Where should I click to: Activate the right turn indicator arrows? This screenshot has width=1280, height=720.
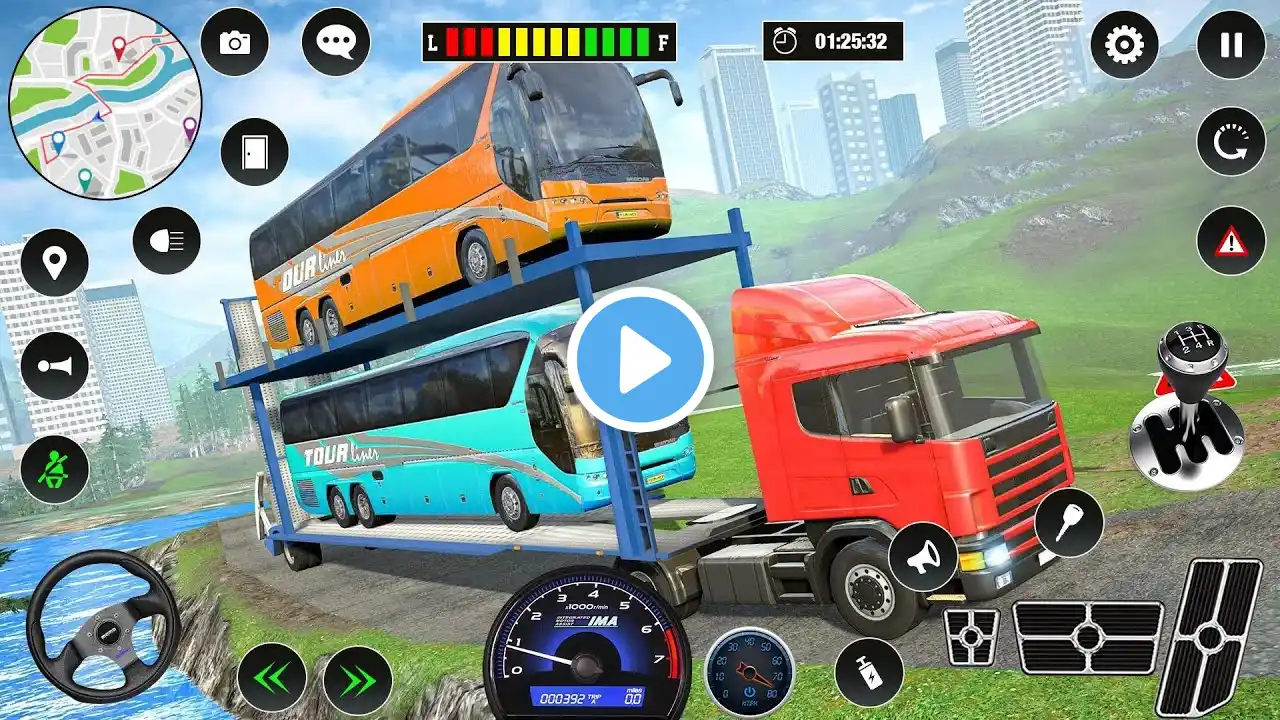pos(357,678)
